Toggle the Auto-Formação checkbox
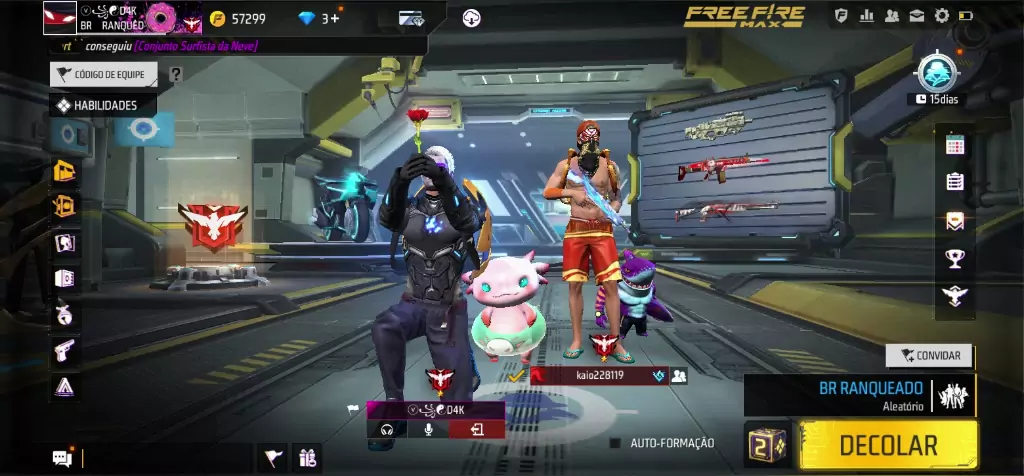The image size is (1024, 476). [x=616, y=443]
